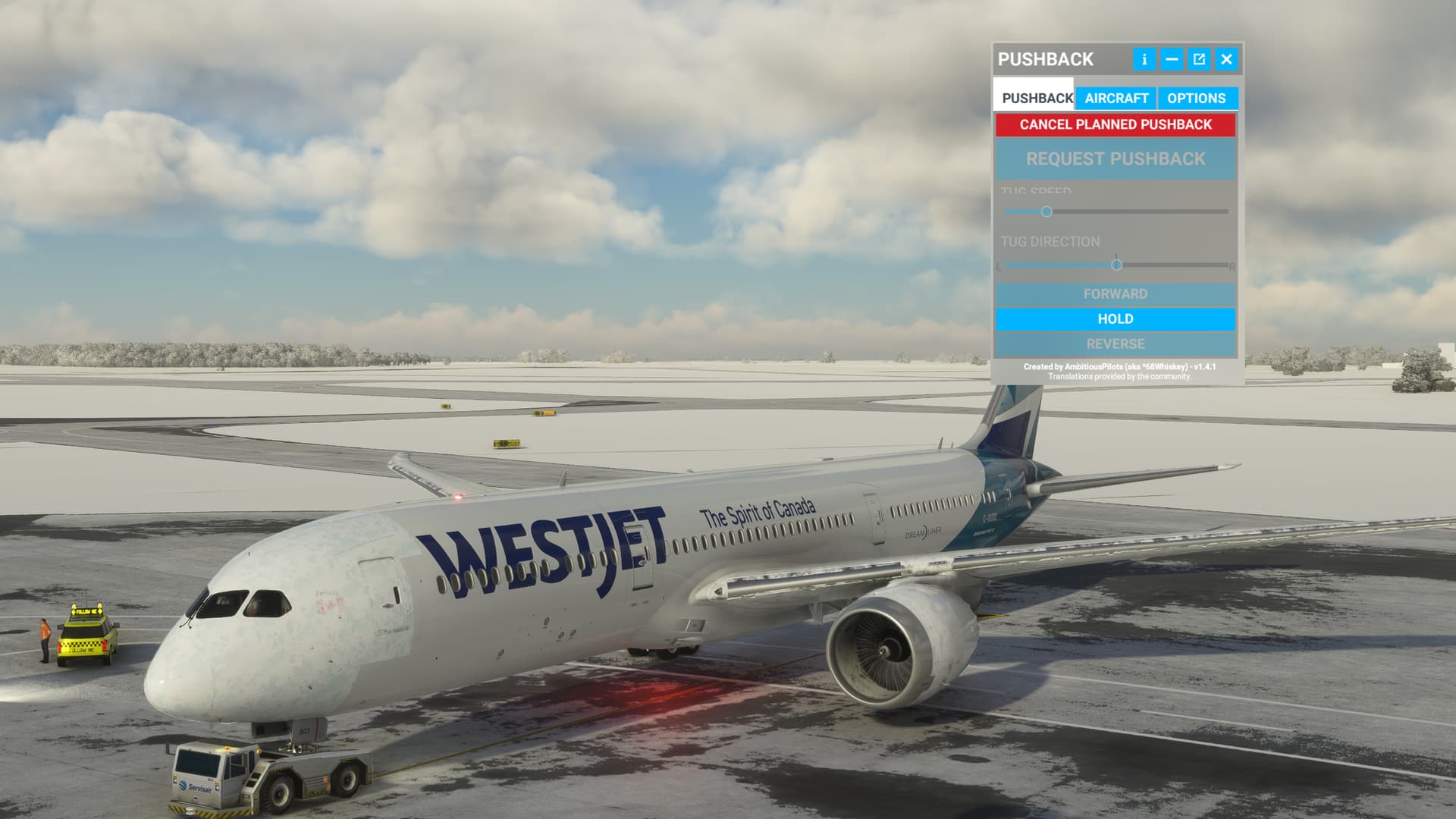
Task: Switch to the AIRCRAFT tab
Action: 1117,98
